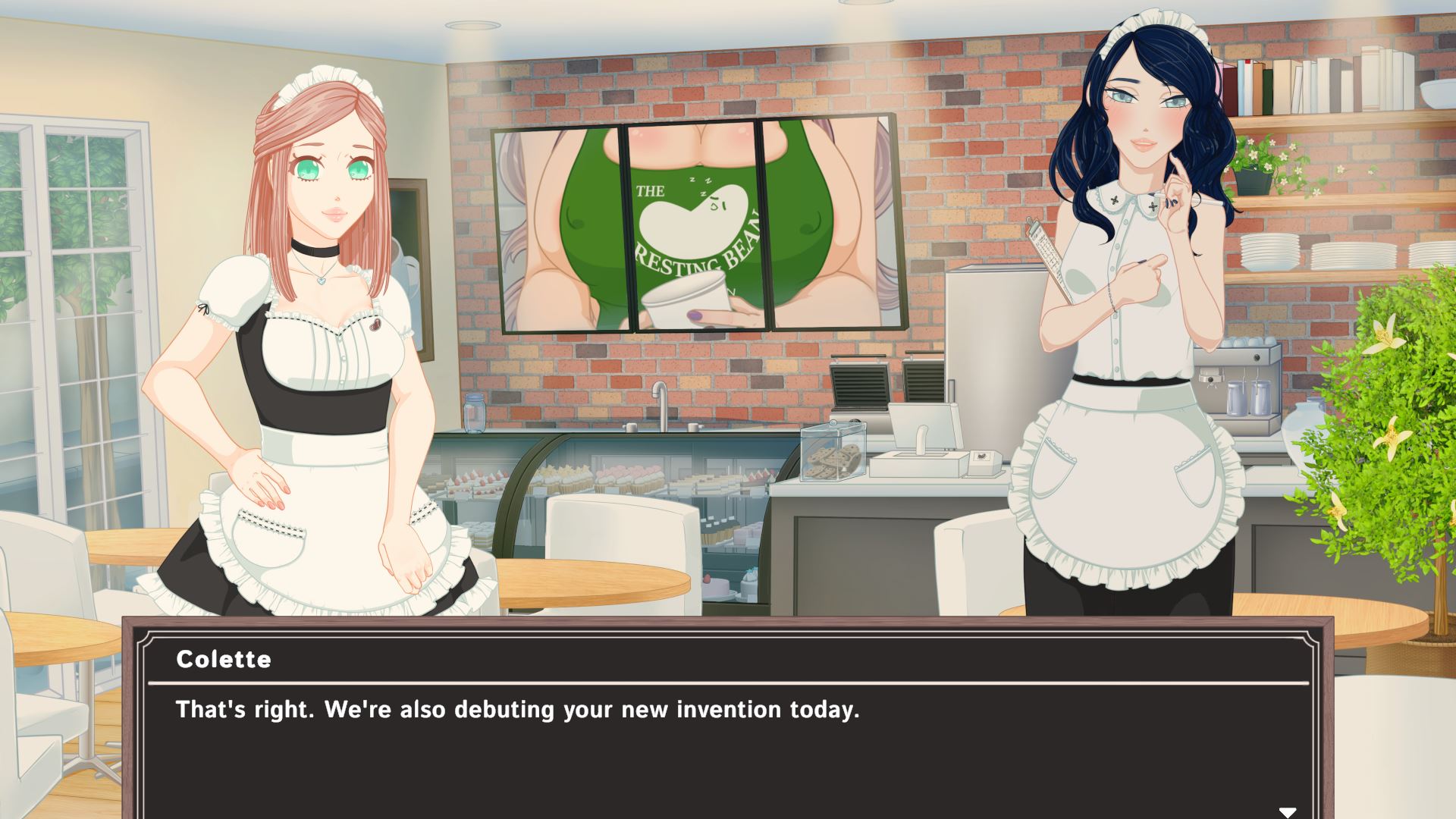Click the white continue arrow in dialogue box

pyautogui.click(x=1287, y=811)
